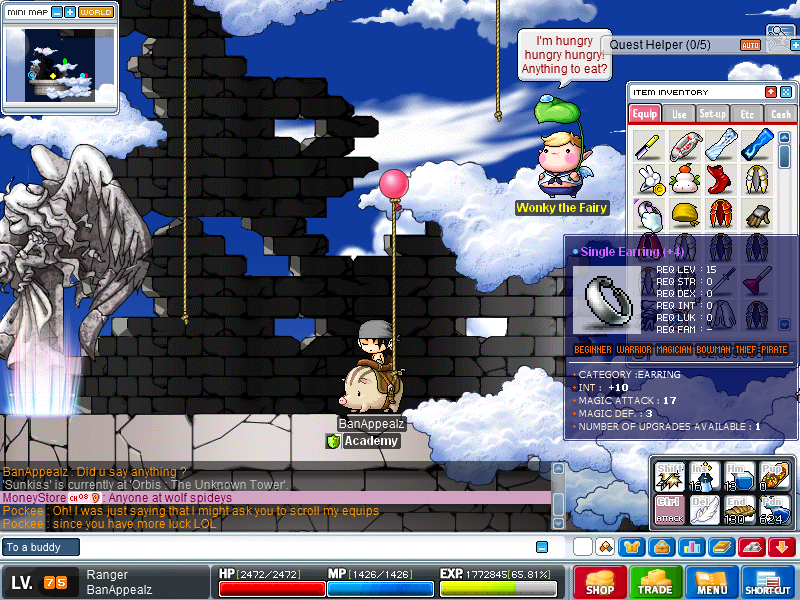This screenshot has width=800, height=600.
Task: Open the SHORTCUT button
Action: tap(768, 582)
